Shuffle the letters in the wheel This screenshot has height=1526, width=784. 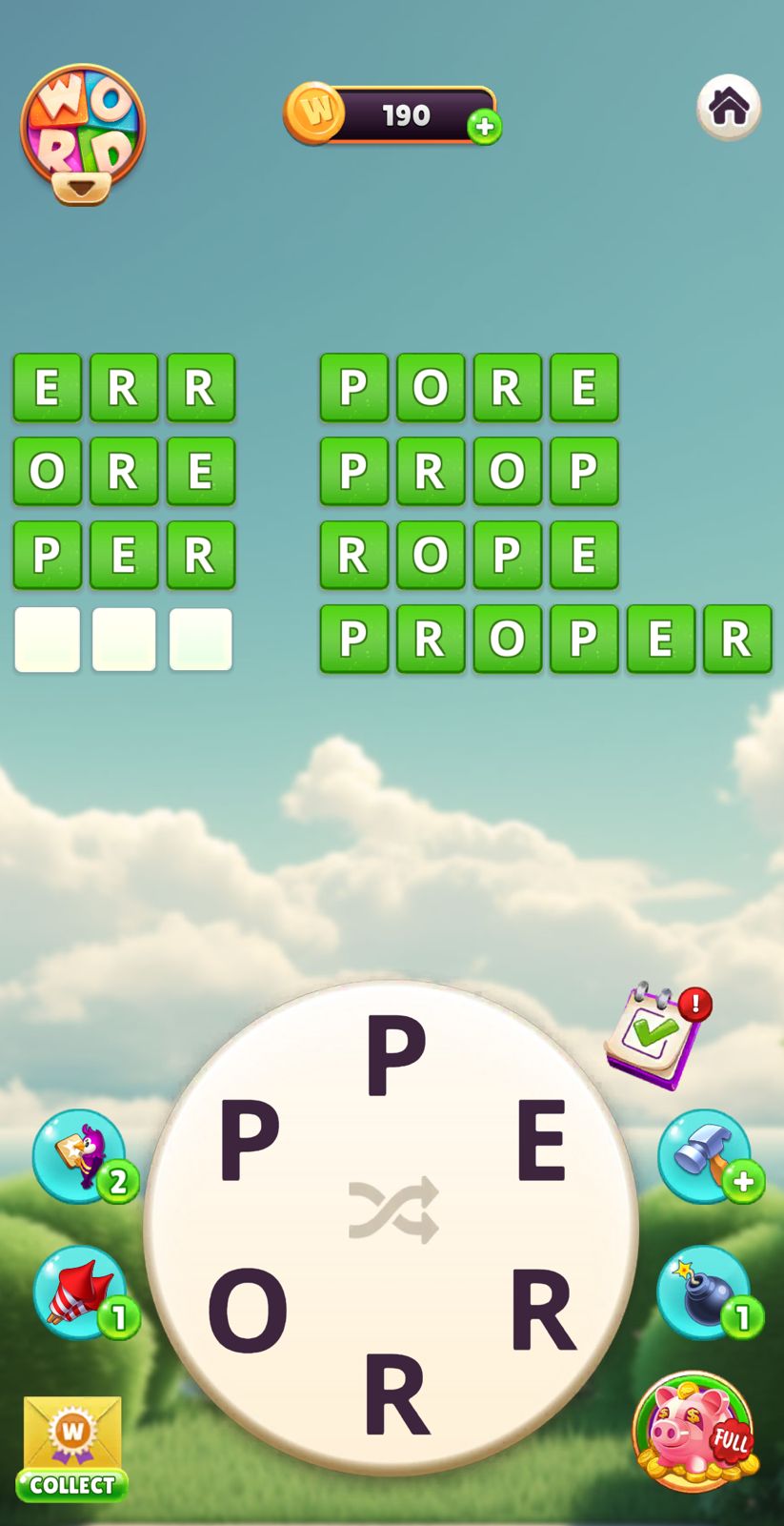(x=393, y=1210)
